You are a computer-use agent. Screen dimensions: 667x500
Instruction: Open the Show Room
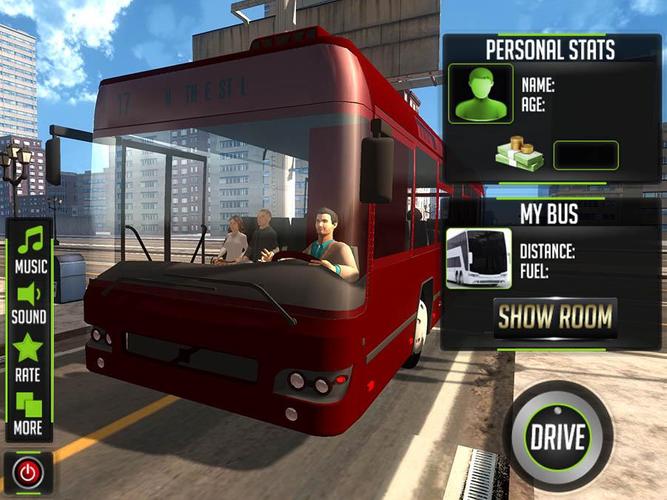[555, 318]
